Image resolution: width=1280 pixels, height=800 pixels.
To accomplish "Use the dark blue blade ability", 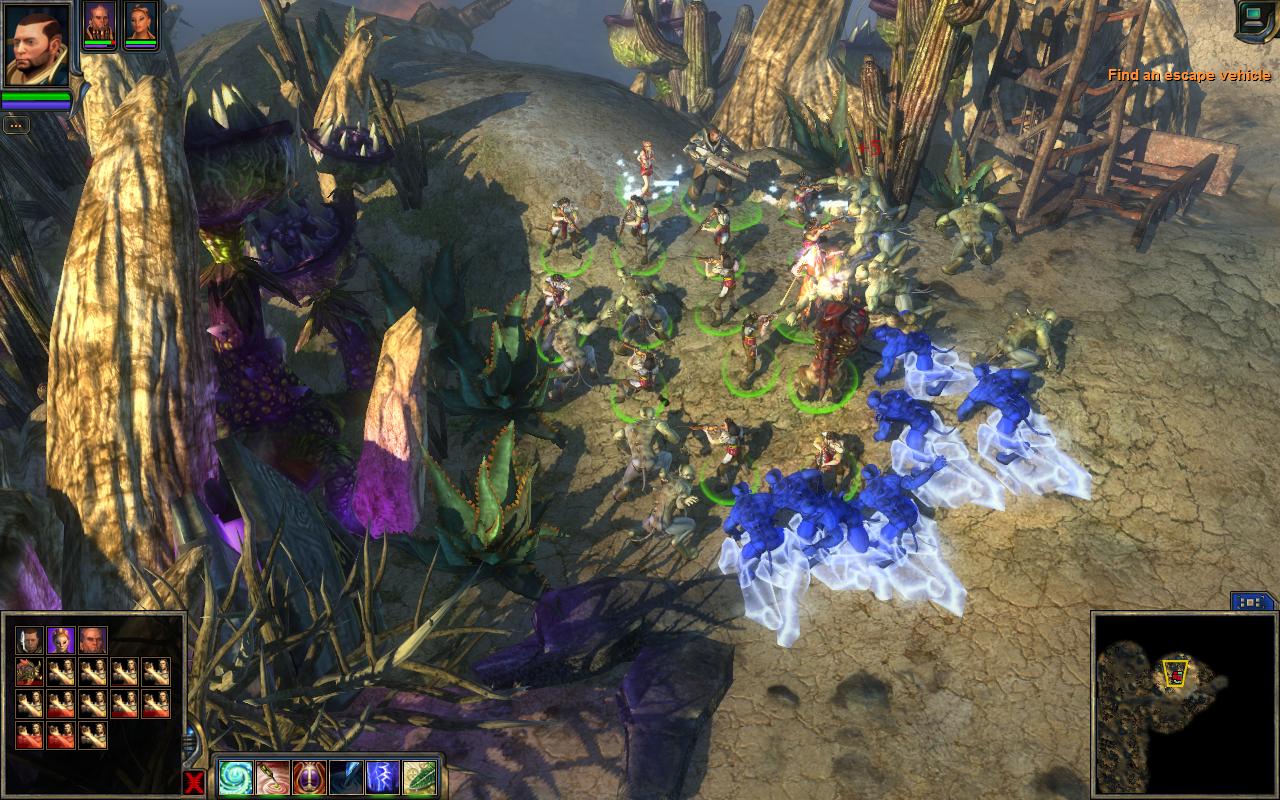I will [346, 778].
